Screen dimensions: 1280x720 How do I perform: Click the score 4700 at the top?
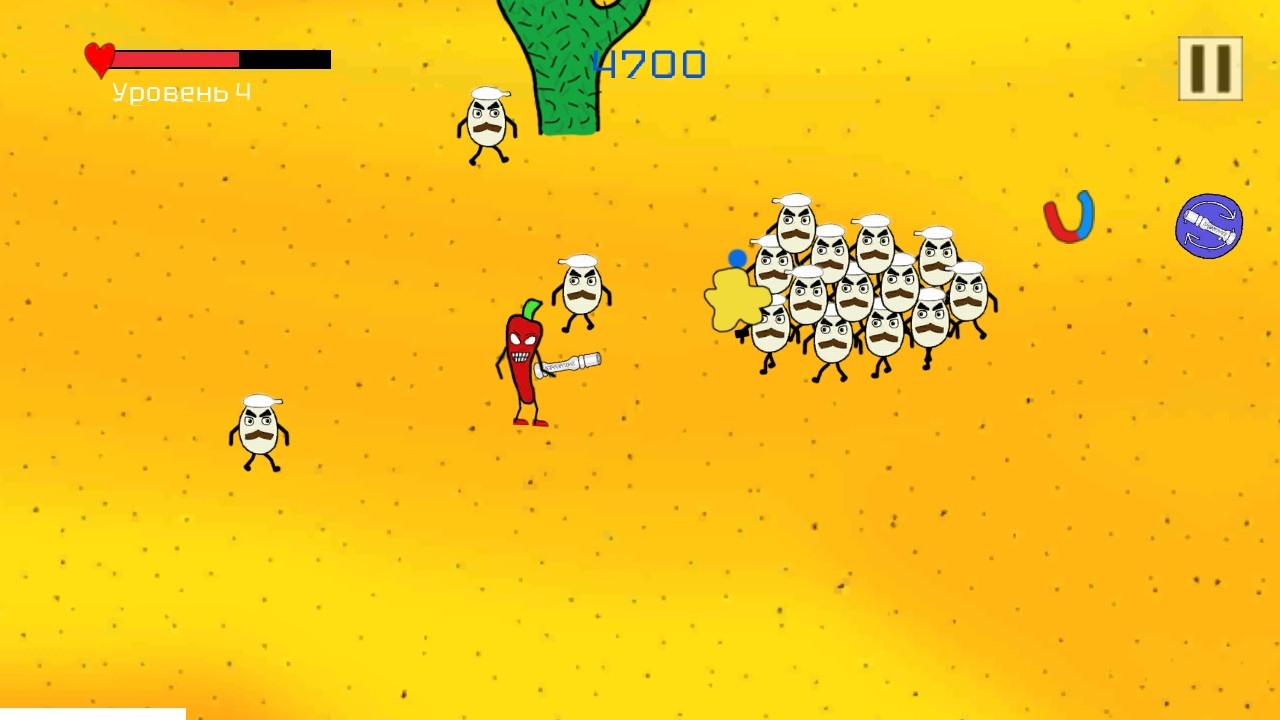coord(650,64)
